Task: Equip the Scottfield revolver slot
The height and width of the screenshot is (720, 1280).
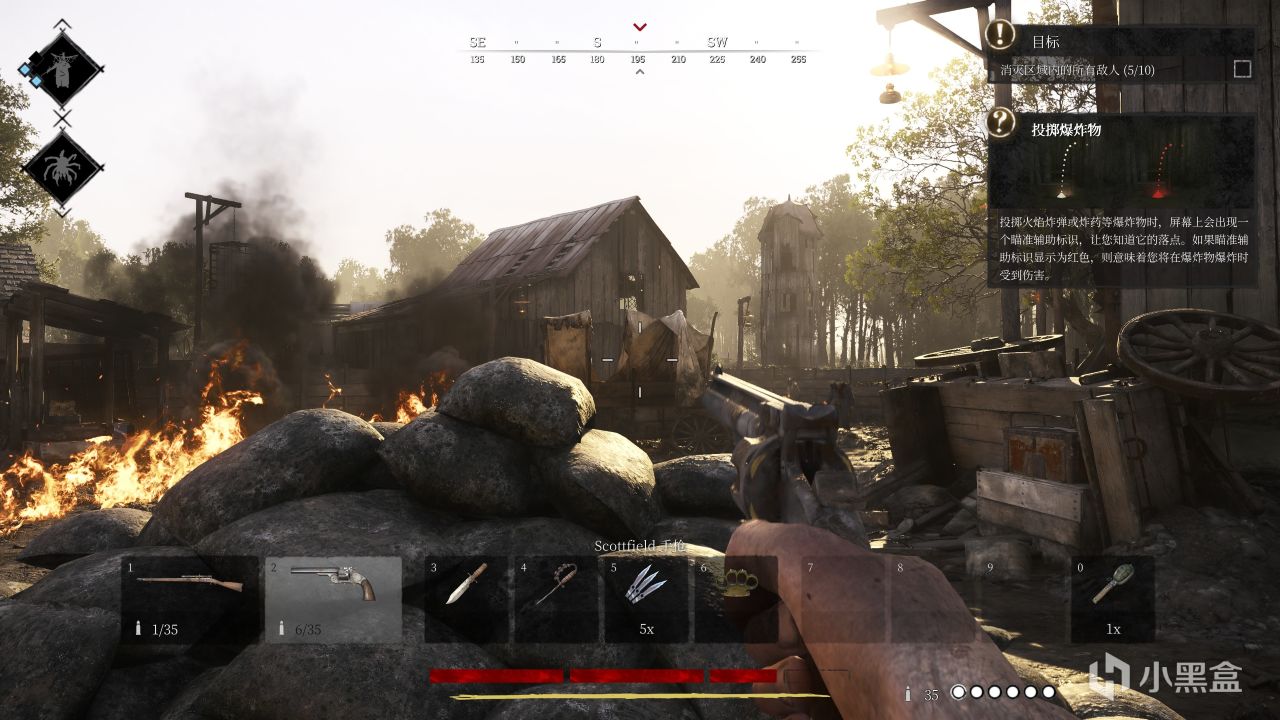Action: (x=333, y=598)
